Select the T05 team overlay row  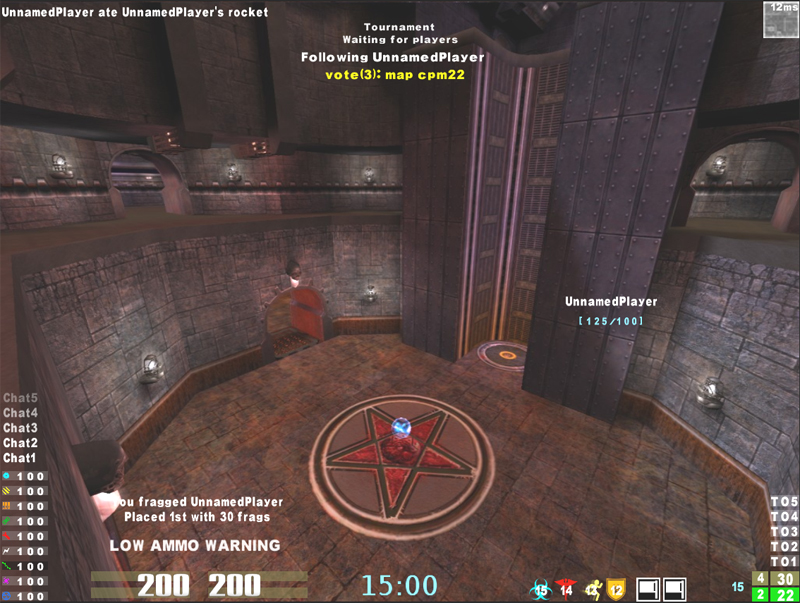click(x=784, y=501)
